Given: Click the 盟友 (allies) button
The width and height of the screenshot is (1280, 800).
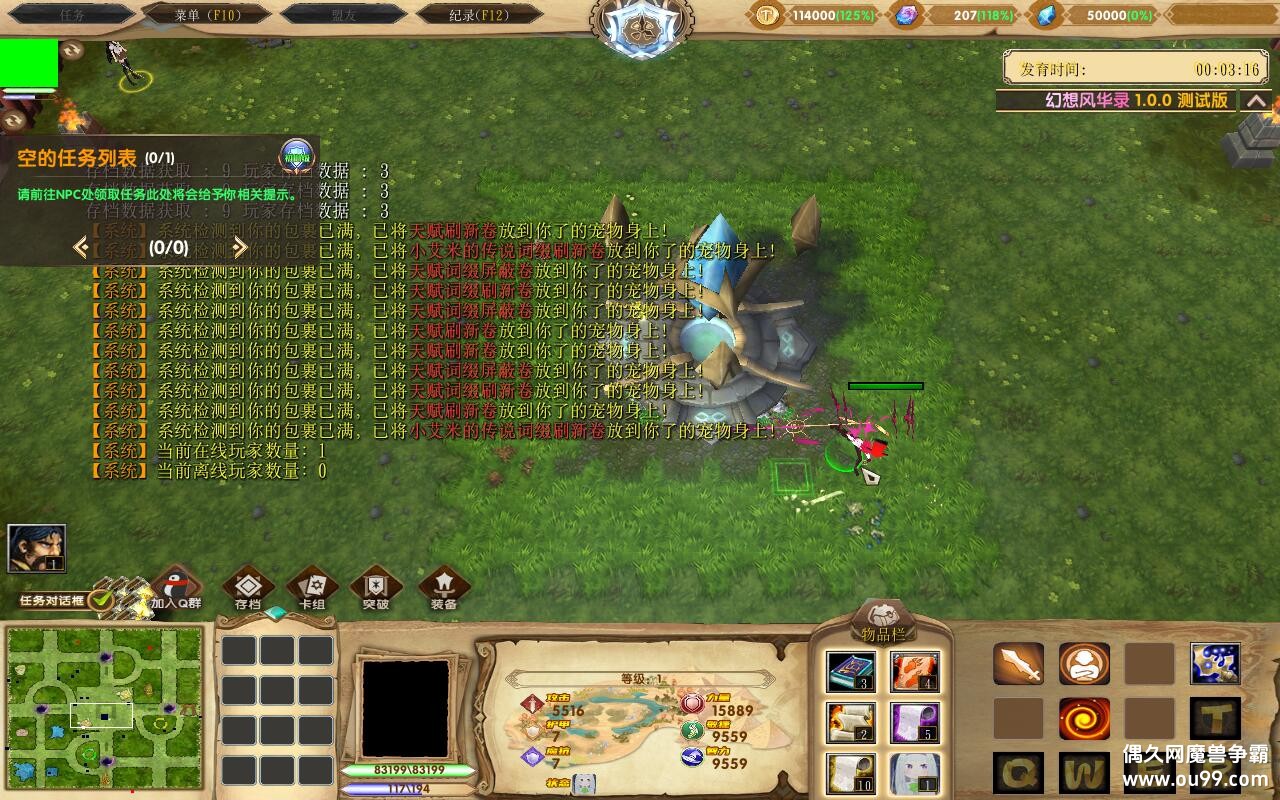Looking at the screenshot, I should tap(345, 14).
